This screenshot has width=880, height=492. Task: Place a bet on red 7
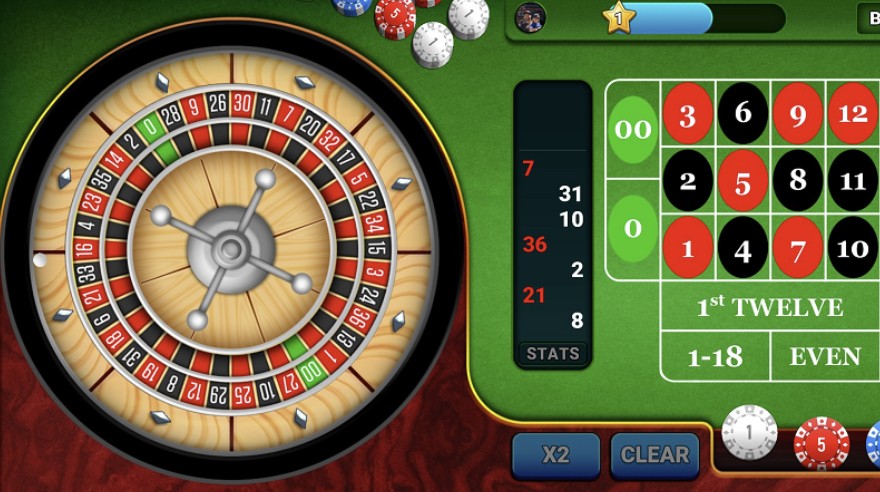[x=797, y=247]
